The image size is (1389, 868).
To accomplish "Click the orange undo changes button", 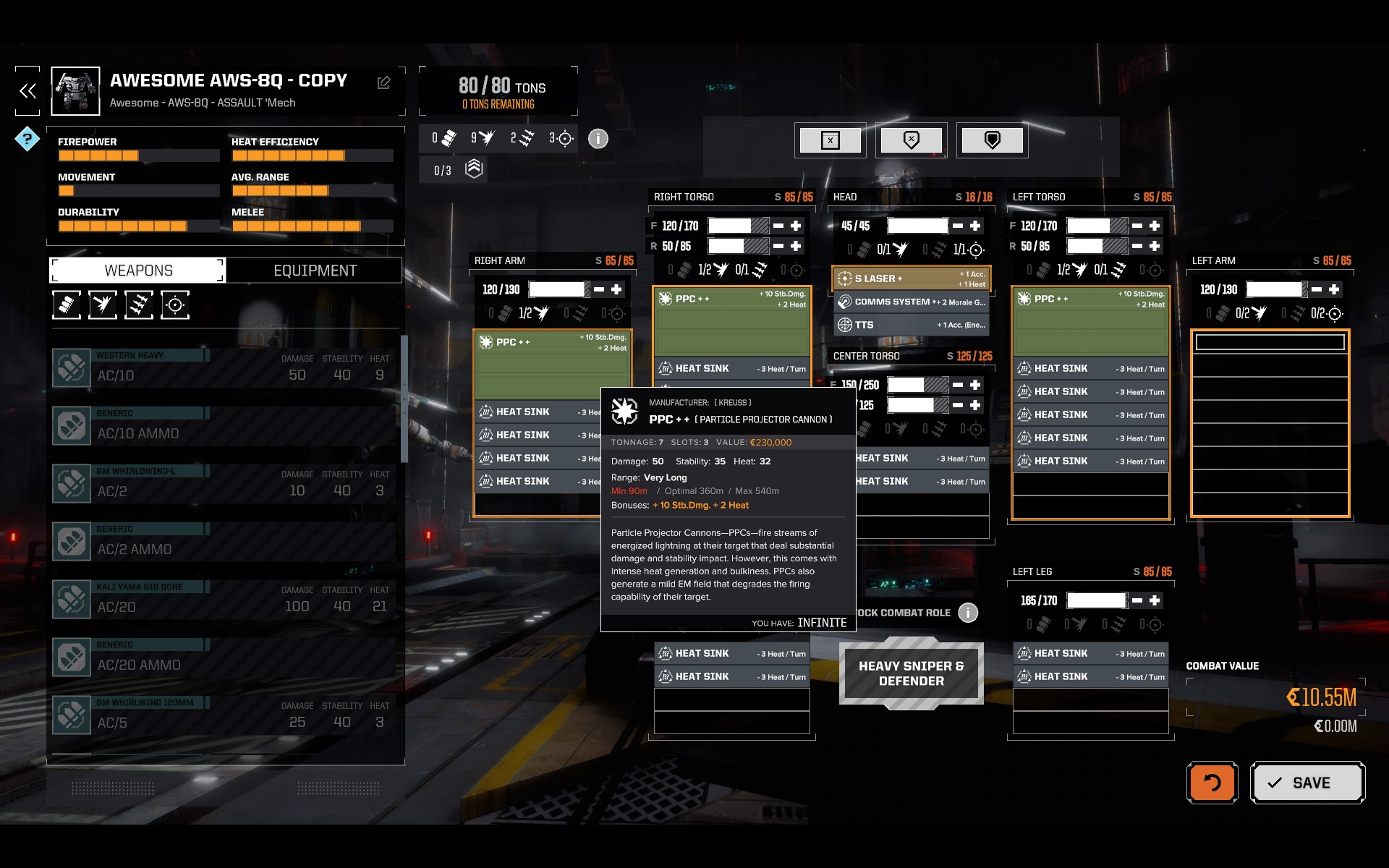I will (x=1212, y=783).
